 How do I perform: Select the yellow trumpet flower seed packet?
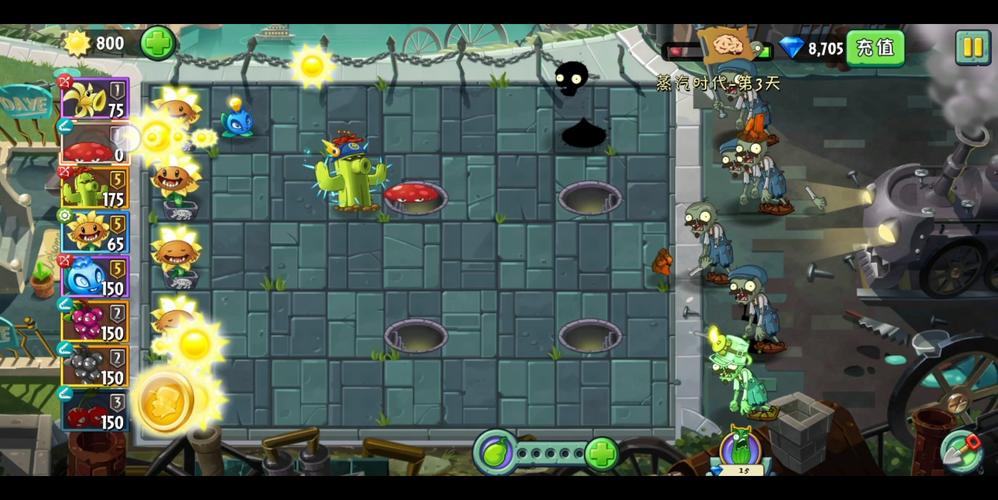pyautogui.click(x=95, y=98)
